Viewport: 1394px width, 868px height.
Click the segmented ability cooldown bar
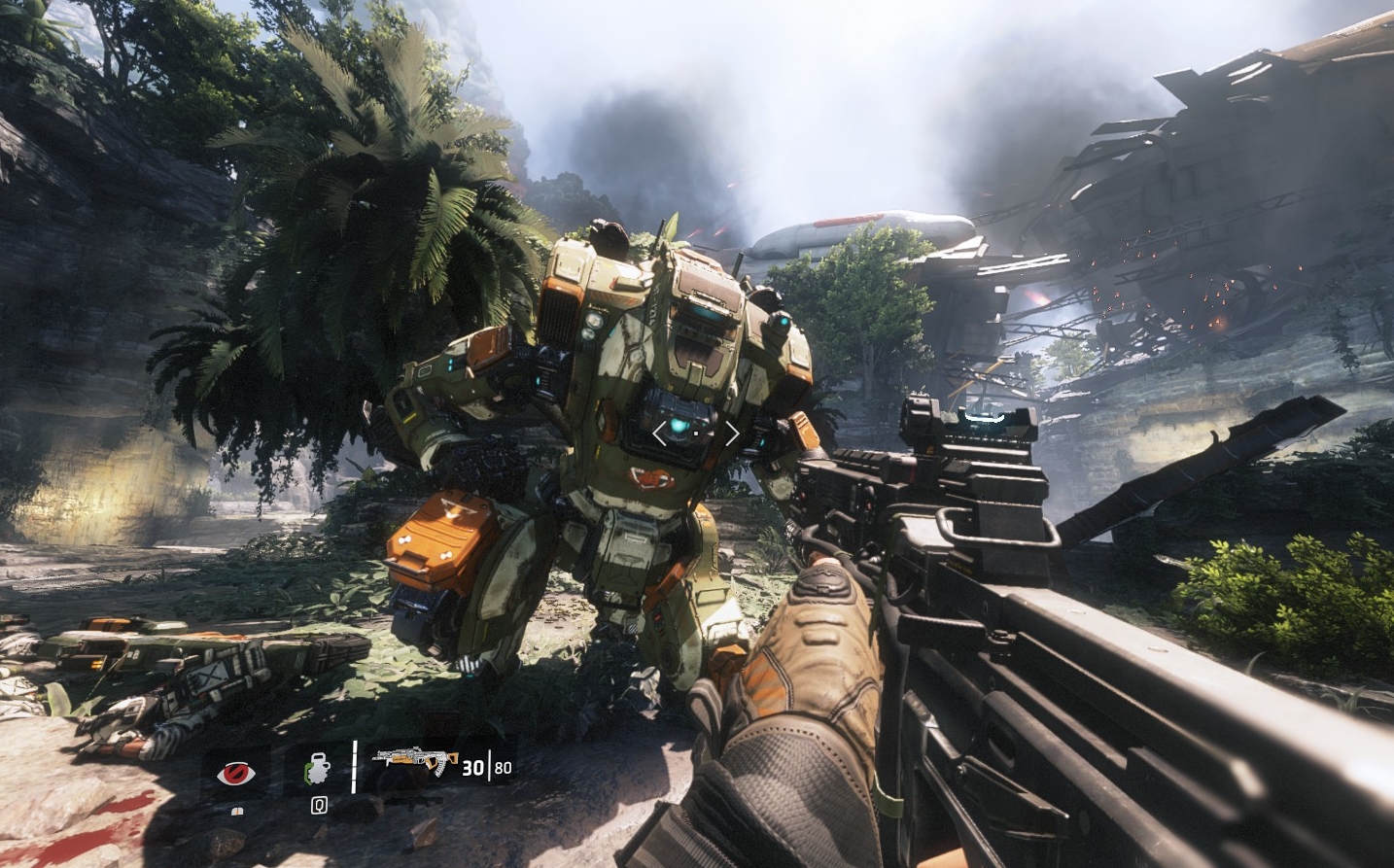coord(354,771)
